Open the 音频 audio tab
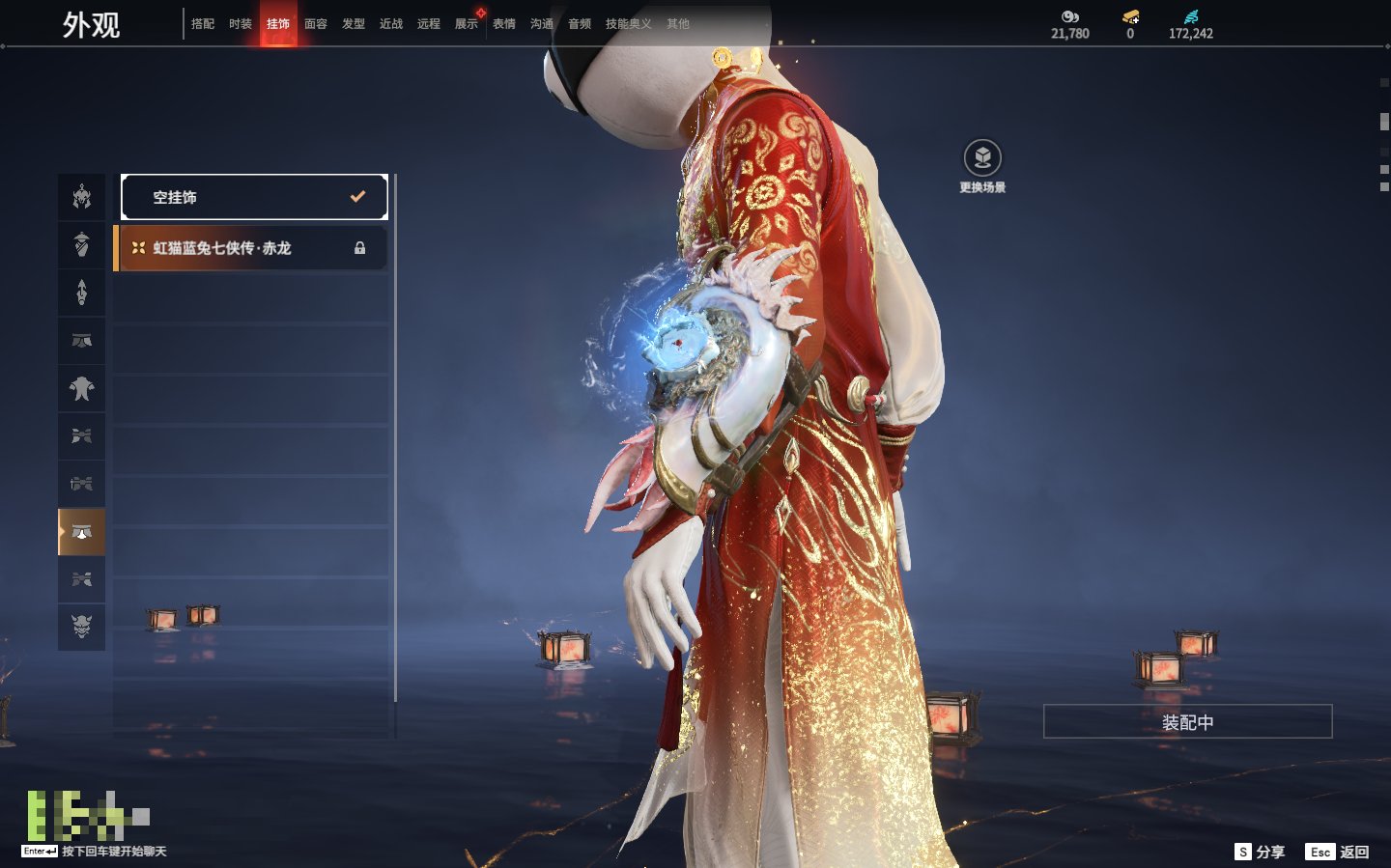Image resolution: width=1391 pixels, height=868 pixels. pos(580,24)
